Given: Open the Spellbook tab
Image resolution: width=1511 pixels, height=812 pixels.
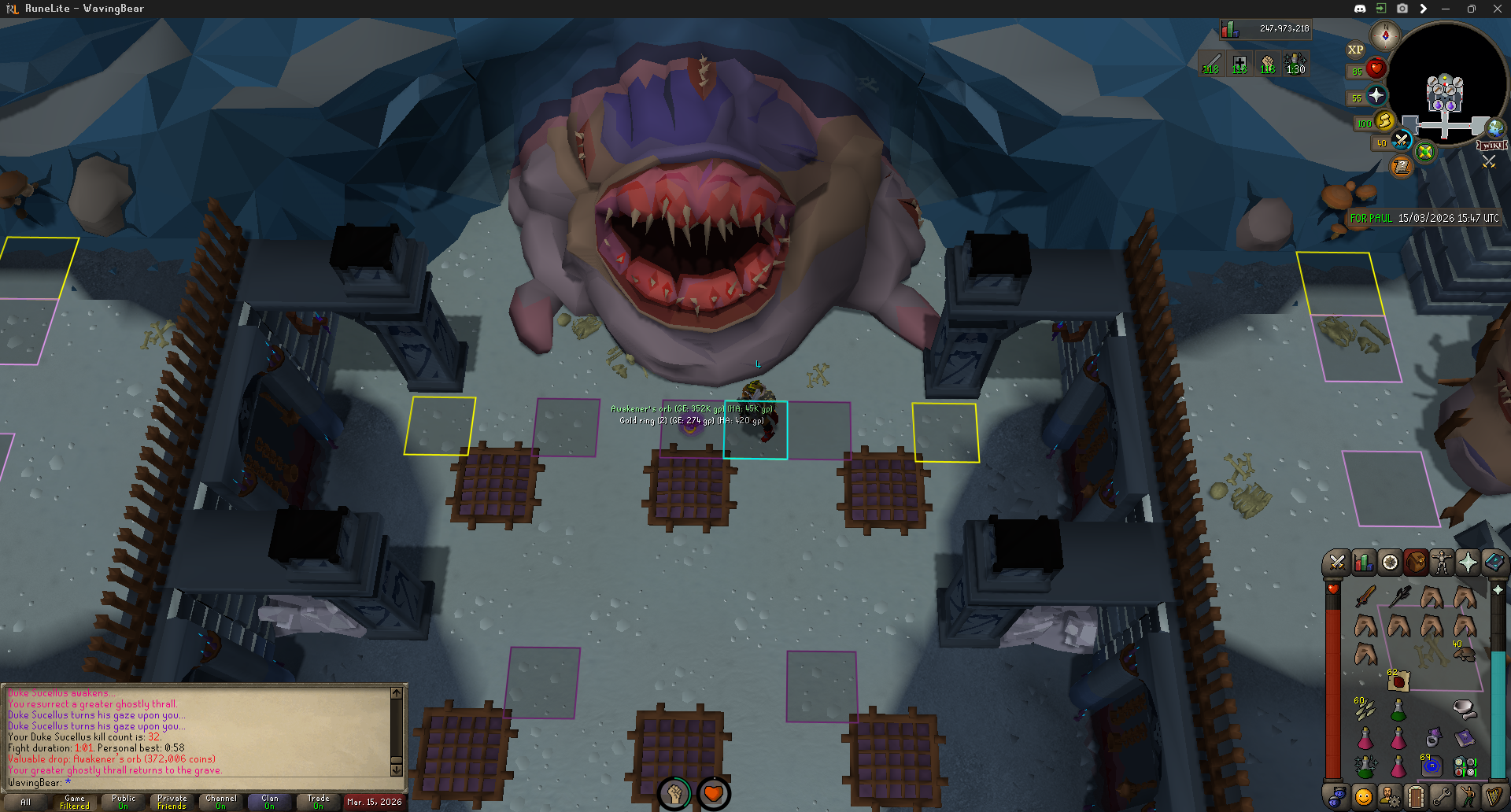Looking at the screenshot, I should (x=1494, y=563).
